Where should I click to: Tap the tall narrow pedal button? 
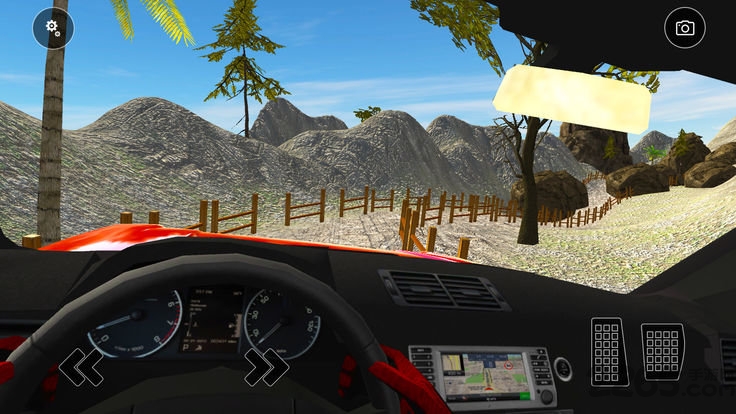tap(609, 352)
